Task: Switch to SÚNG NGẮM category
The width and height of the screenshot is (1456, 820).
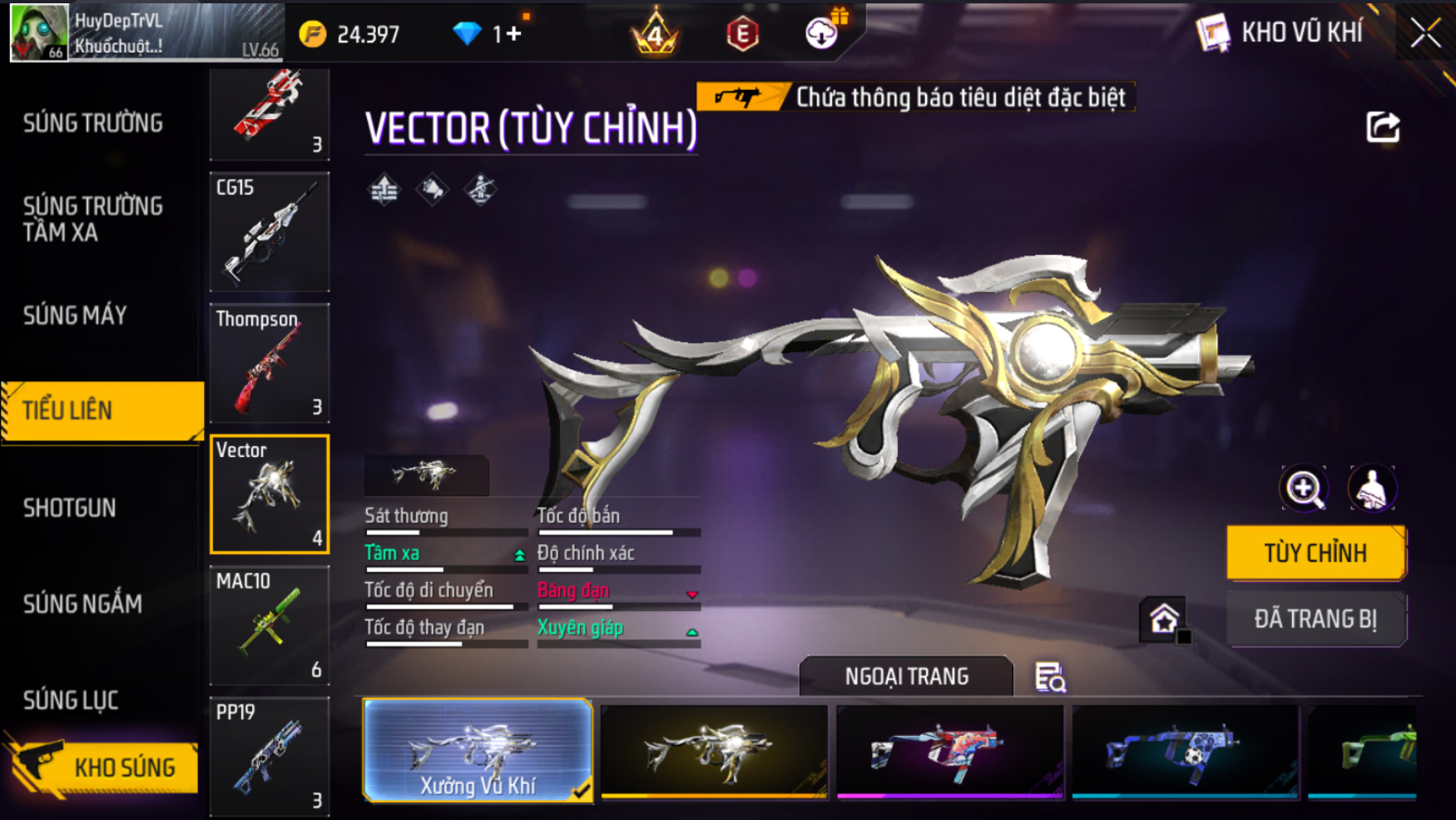Action: point(82,604)
